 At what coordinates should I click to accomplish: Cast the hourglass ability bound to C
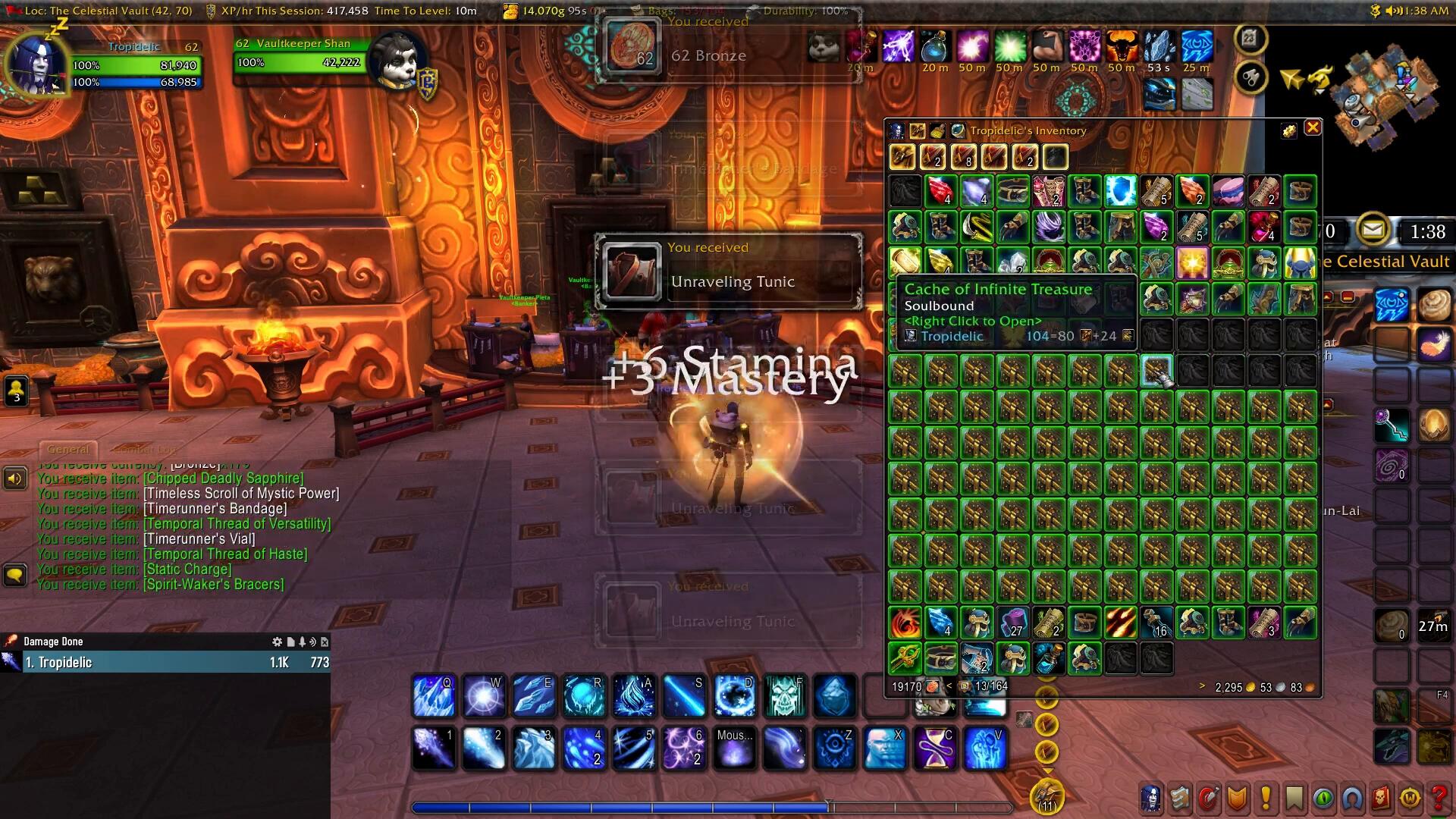tap(935, 747)
